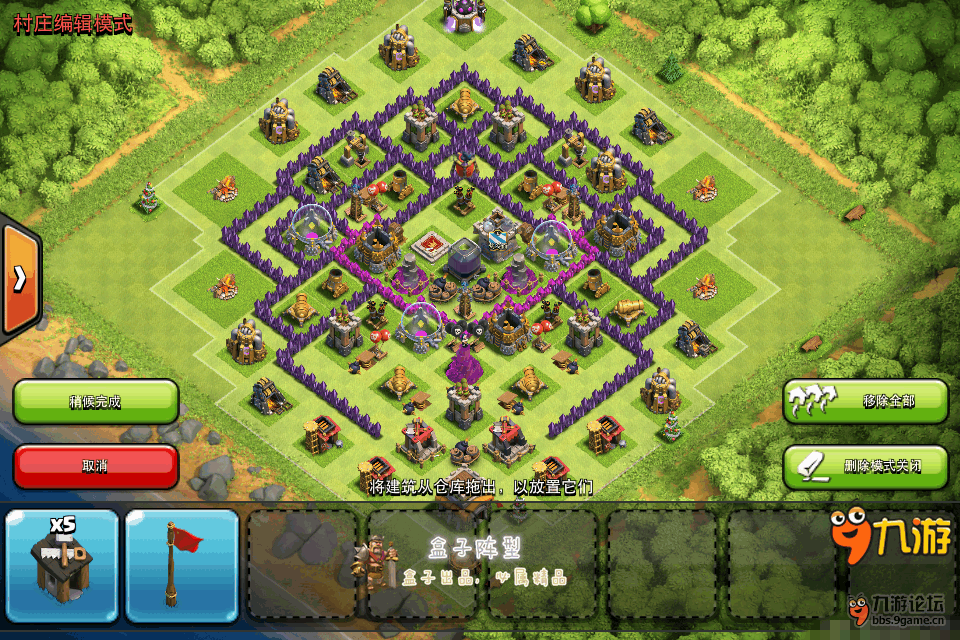Cancel editing with the red 取消 button
Viewport: 960px width, 640px height.
(x=96, y=466)
